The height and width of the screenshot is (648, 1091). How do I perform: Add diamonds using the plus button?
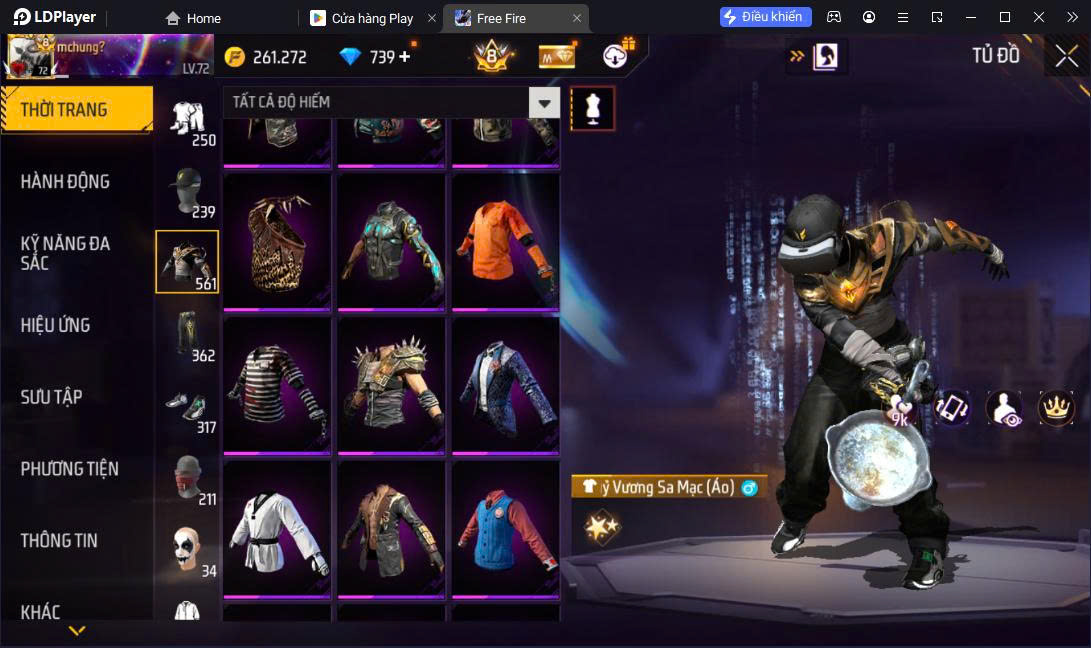405,57
